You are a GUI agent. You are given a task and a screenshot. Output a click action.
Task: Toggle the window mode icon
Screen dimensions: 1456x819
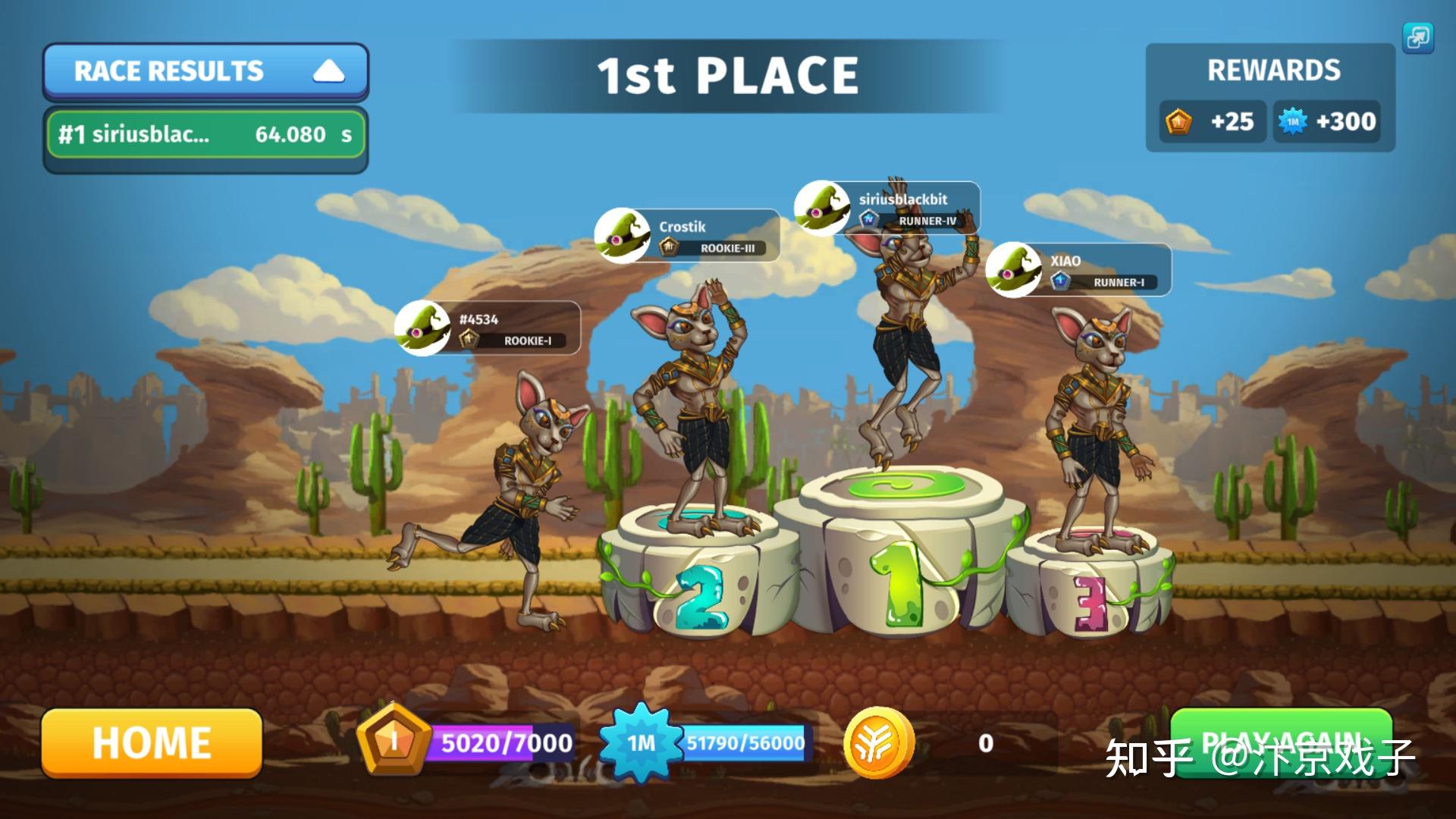(1417, 37)
